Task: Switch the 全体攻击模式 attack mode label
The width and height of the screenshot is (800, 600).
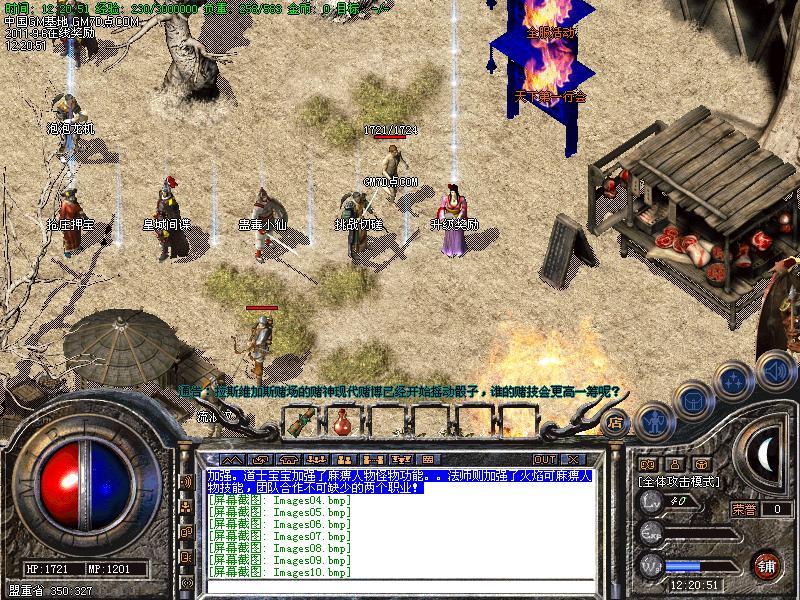Action: (682, 481)
